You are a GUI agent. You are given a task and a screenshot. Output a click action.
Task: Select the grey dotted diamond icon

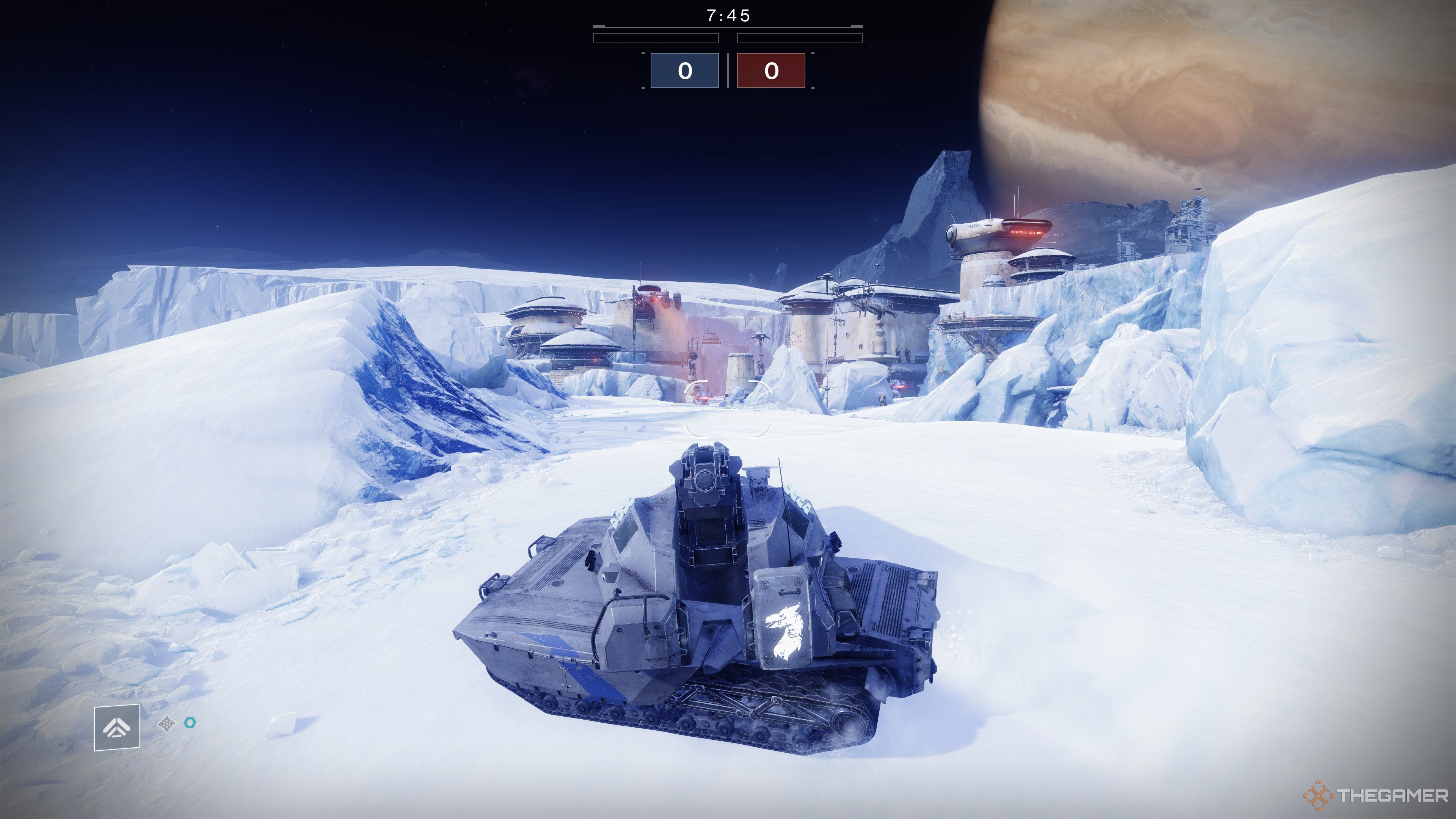tap(167, 723)
